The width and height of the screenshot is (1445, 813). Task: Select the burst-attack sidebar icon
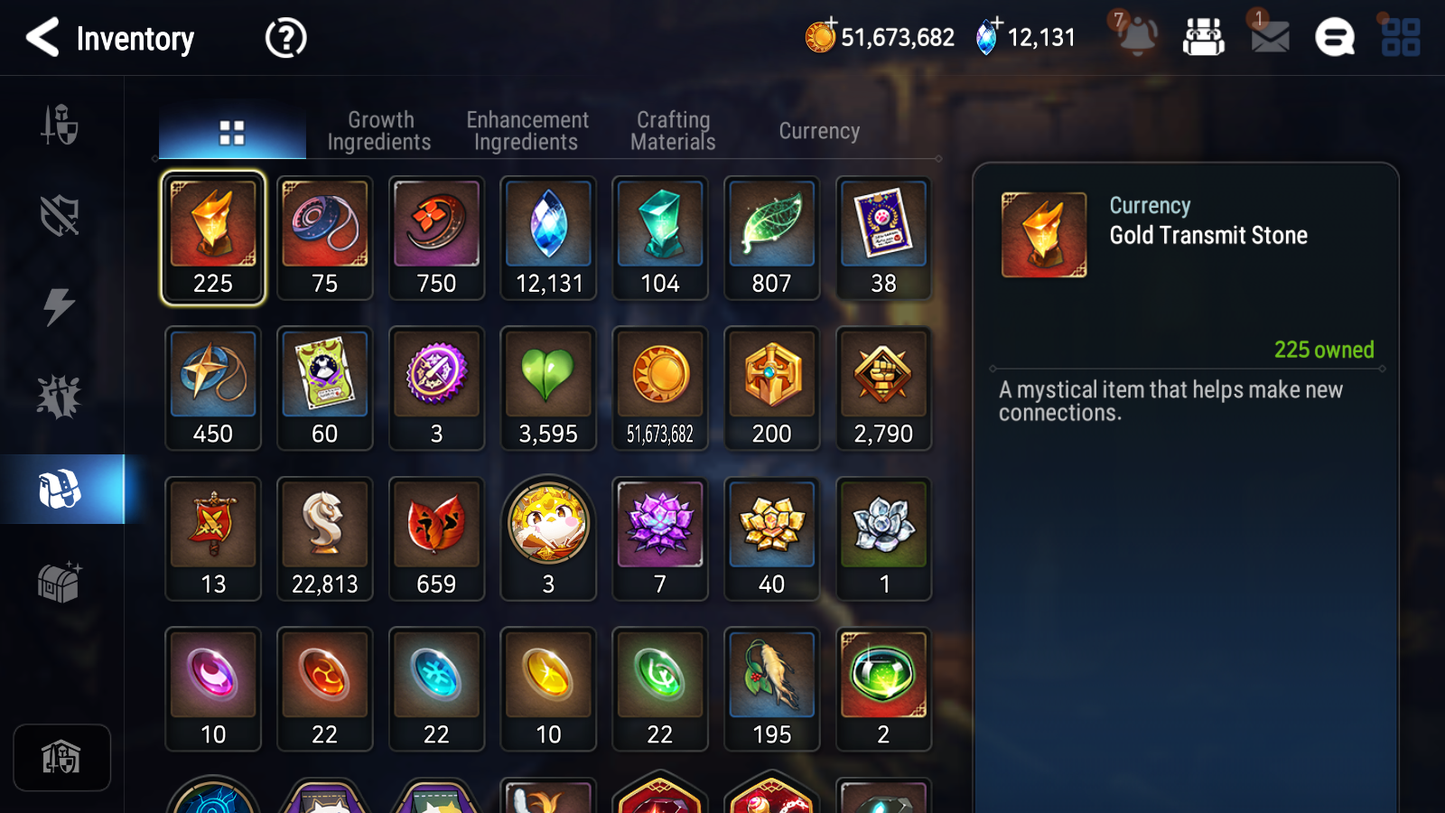(x=61, y=397)
